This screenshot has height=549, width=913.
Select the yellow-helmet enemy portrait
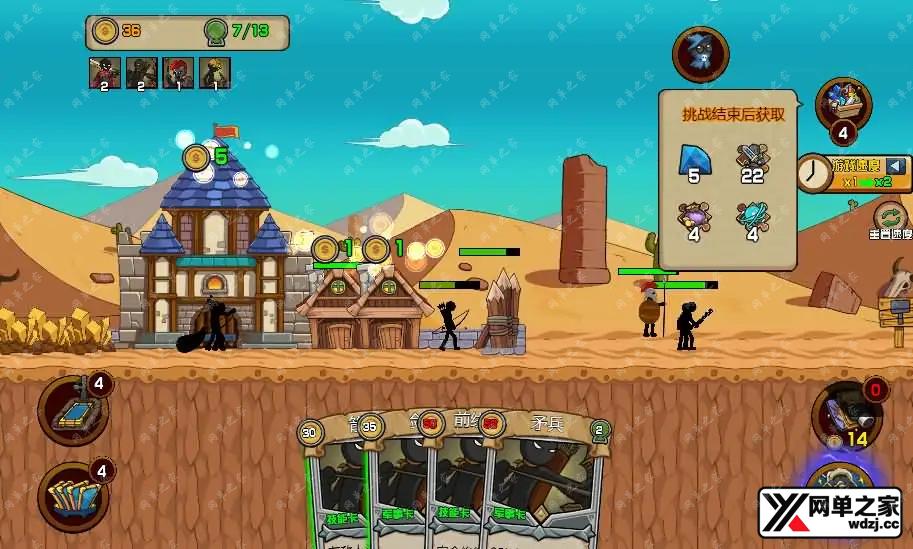click(215, 71)
